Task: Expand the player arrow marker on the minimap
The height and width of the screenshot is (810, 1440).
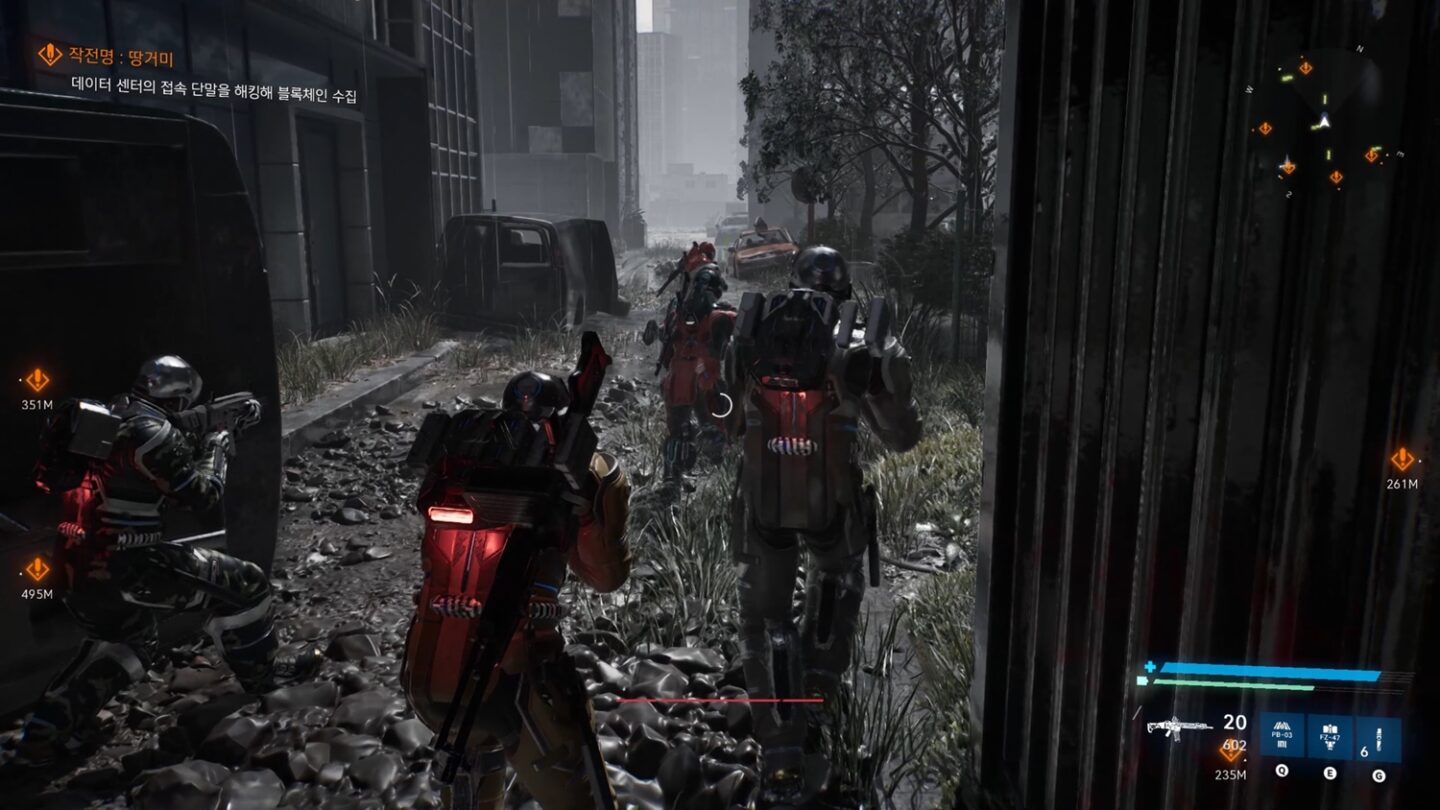Action: tap(1324, 120)
